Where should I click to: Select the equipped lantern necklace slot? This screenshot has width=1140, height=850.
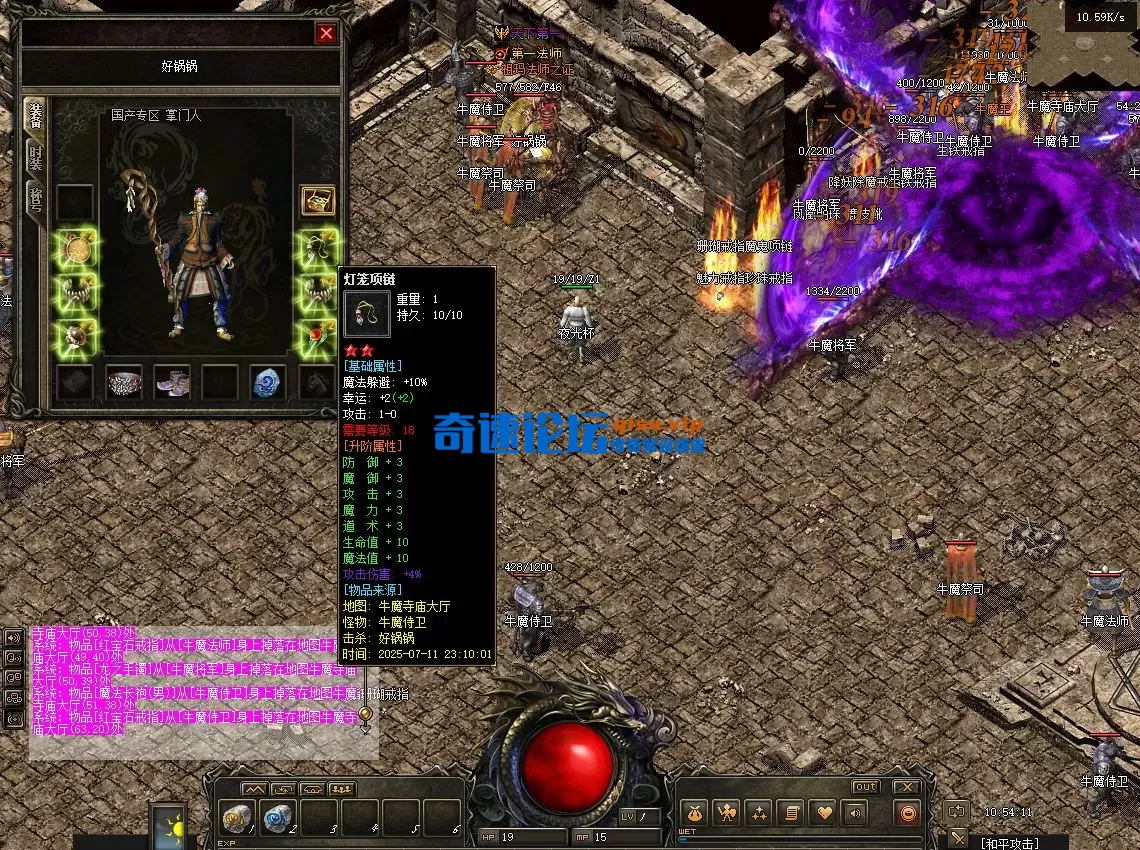[318, 249]
